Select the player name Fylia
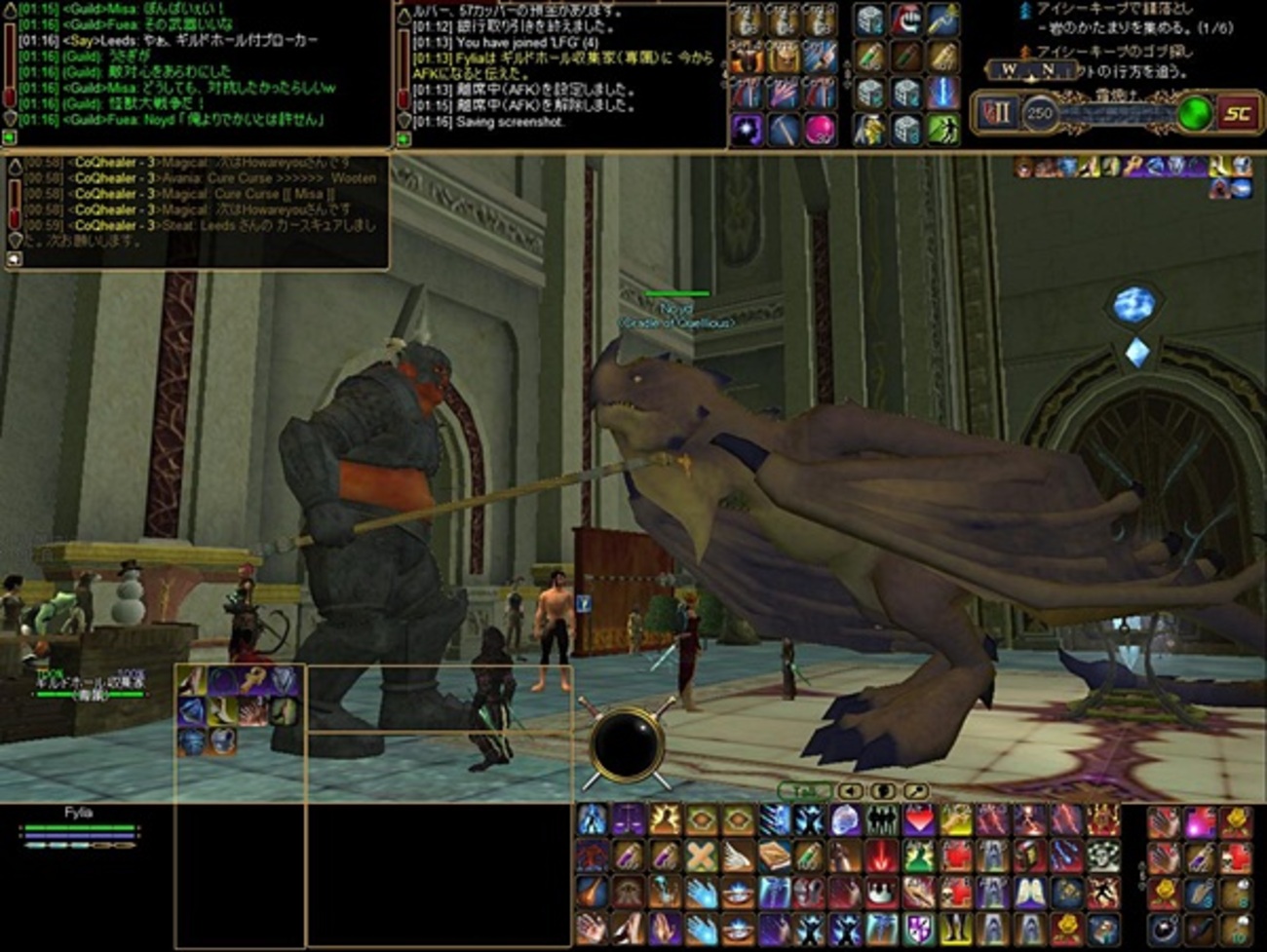The image size is (1267, 952). (78, 813)
